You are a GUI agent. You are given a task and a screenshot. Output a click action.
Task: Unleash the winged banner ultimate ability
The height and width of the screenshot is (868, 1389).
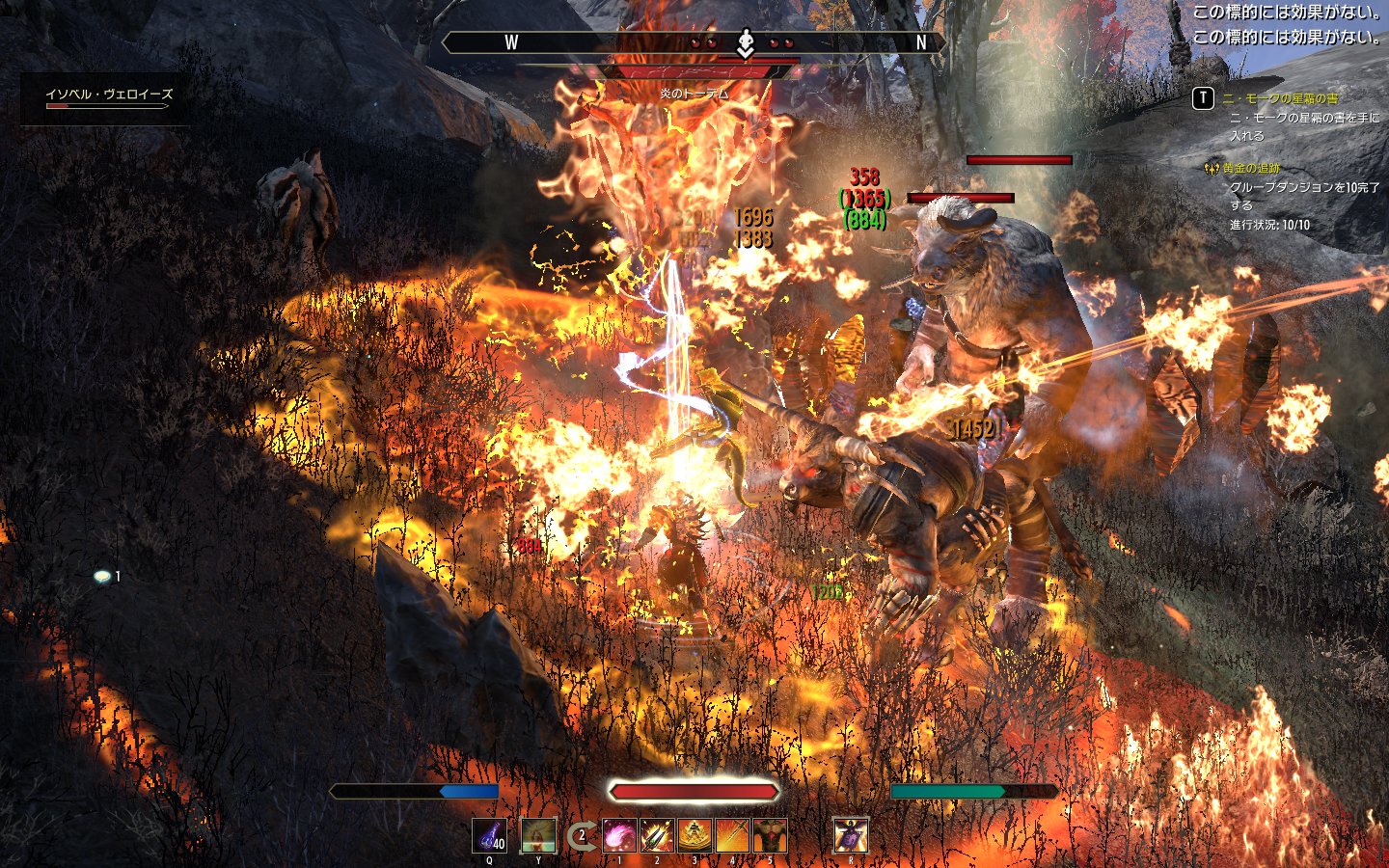click(850, 835)
